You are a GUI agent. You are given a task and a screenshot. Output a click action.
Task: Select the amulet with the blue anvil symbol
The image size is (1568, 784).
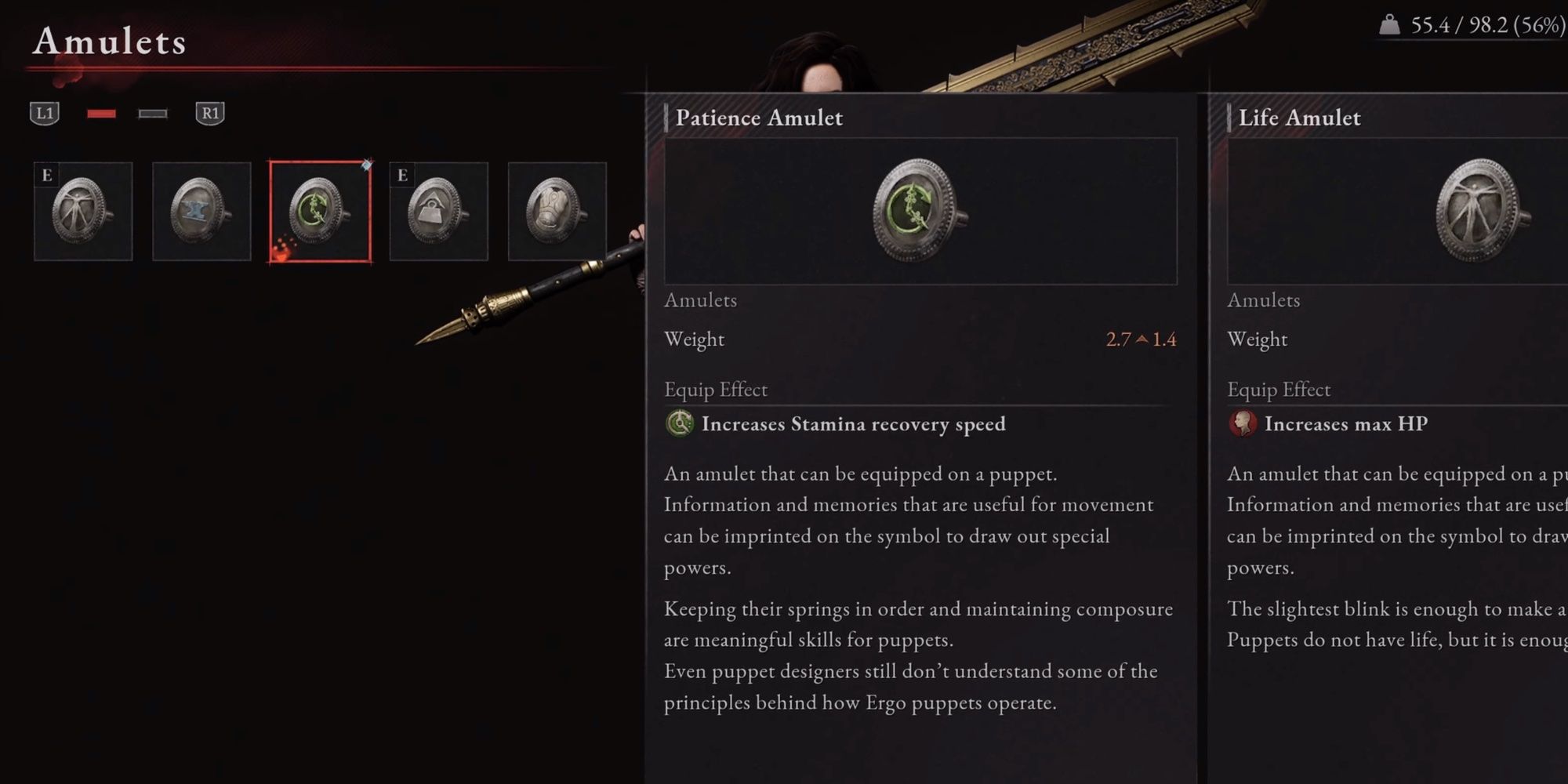[202, 212]
